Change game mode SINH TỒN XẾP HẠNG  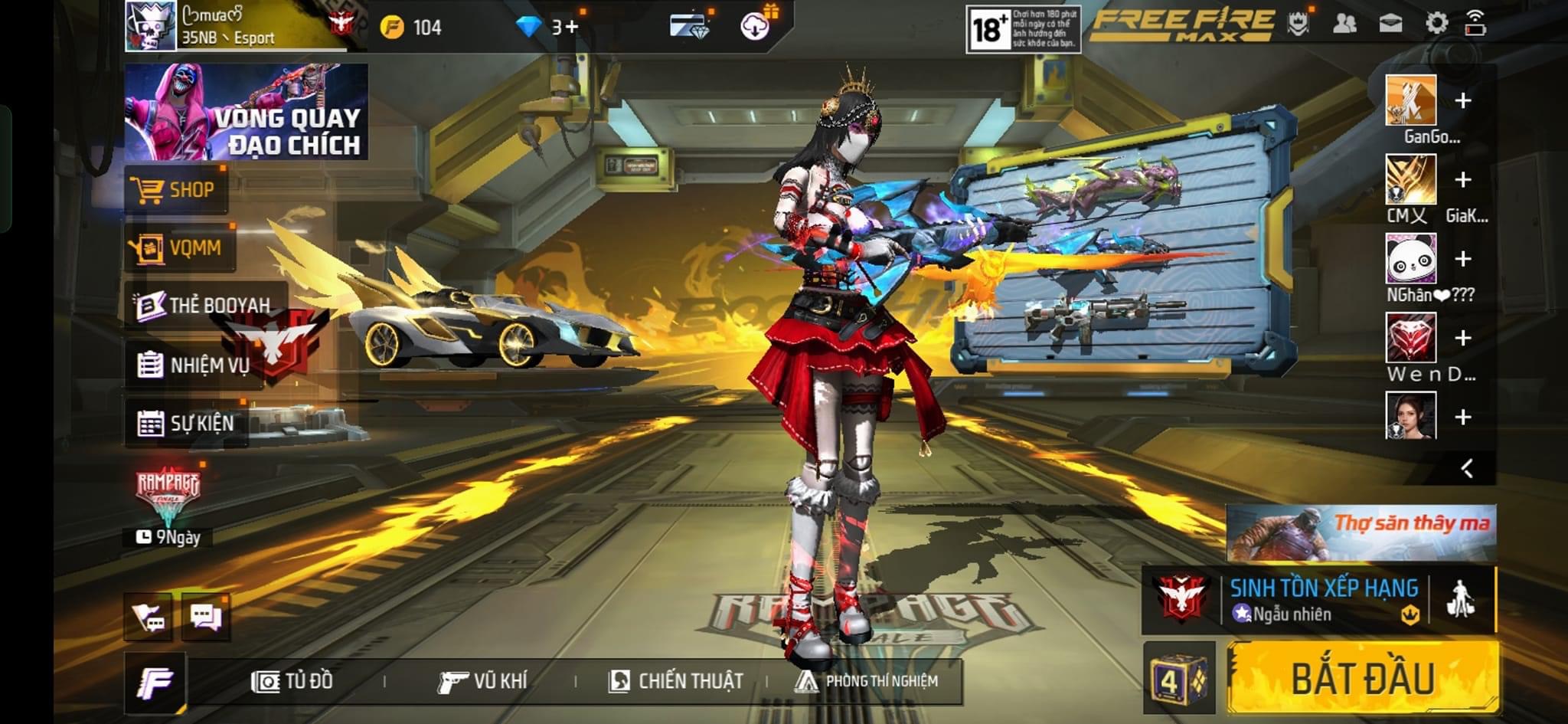click(1323, 599)
